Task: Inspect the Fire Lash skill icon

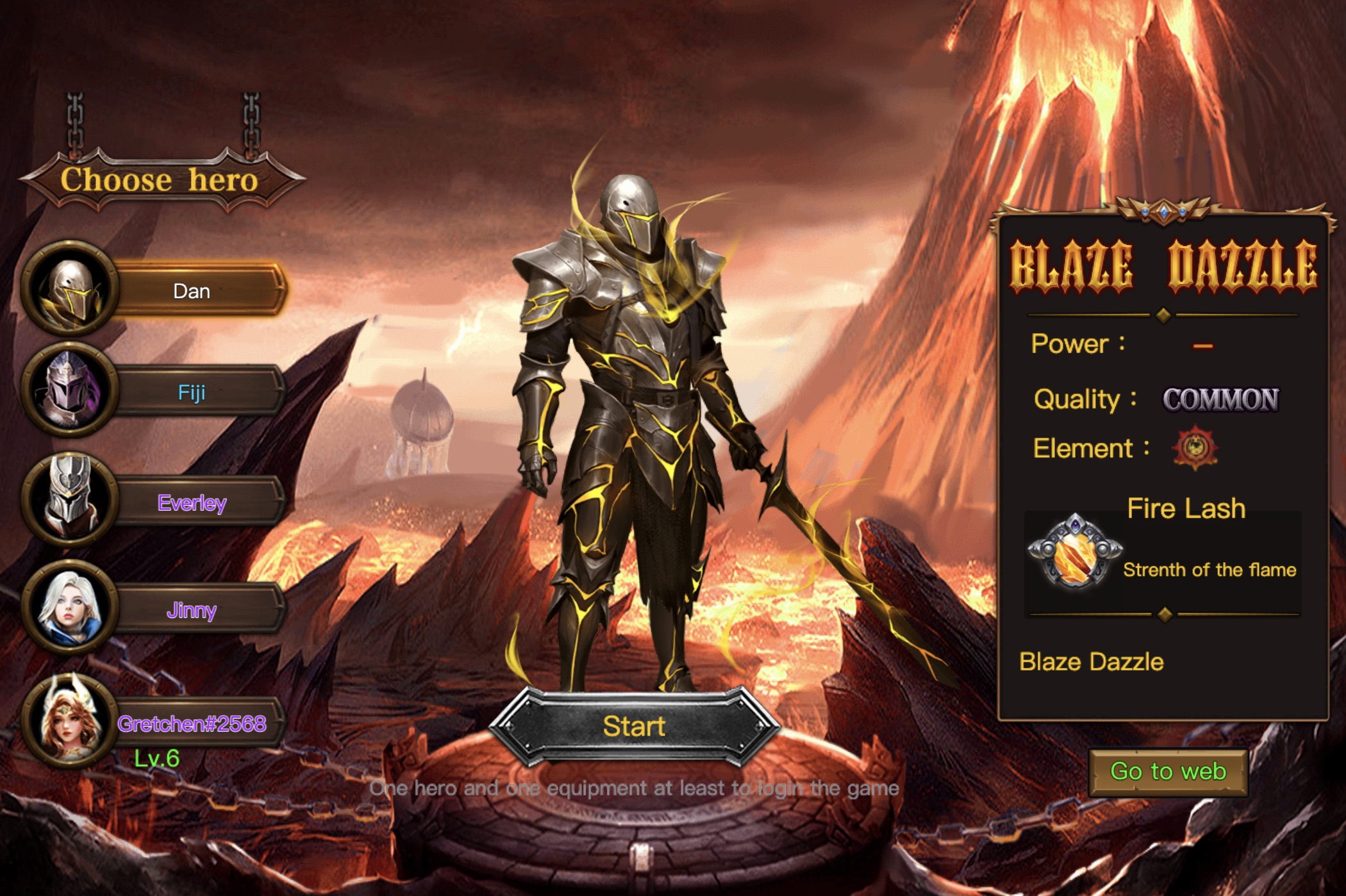Action: pyautogui.click(x=1075, y=551)
